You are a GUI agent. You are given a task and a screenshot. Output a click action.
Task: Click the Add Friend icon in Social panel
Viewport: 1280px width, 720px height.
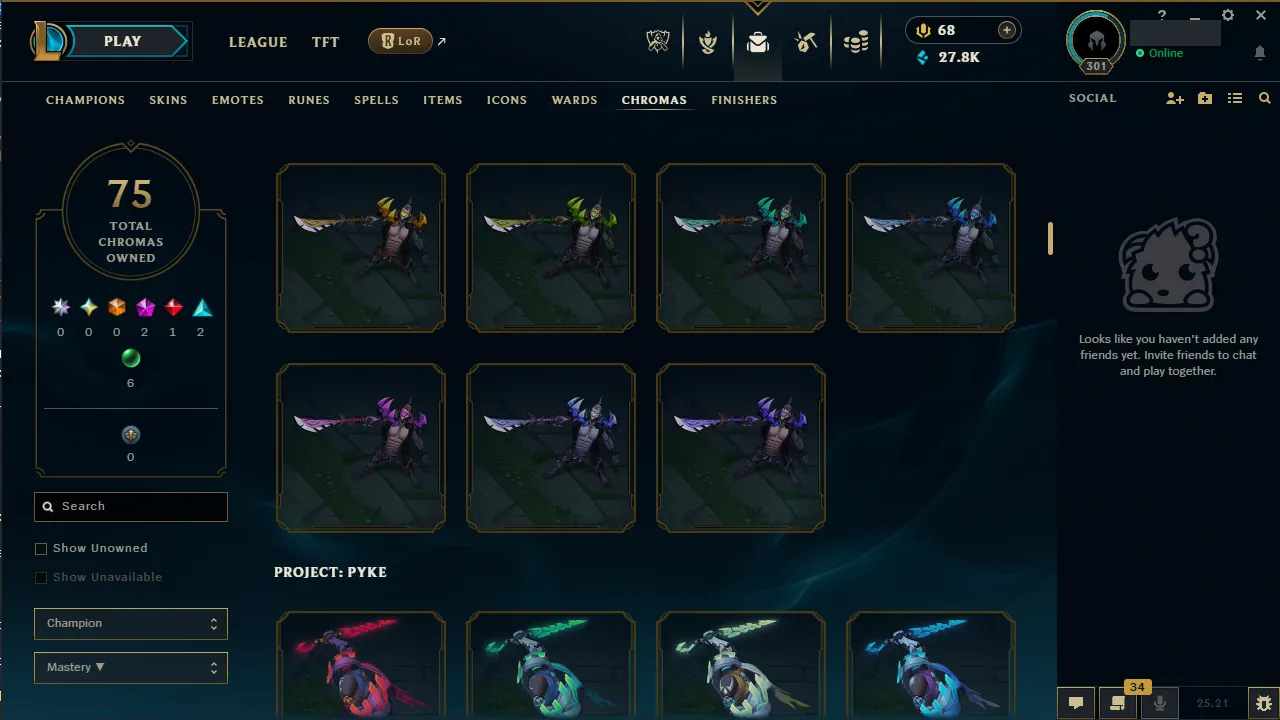1175,98
